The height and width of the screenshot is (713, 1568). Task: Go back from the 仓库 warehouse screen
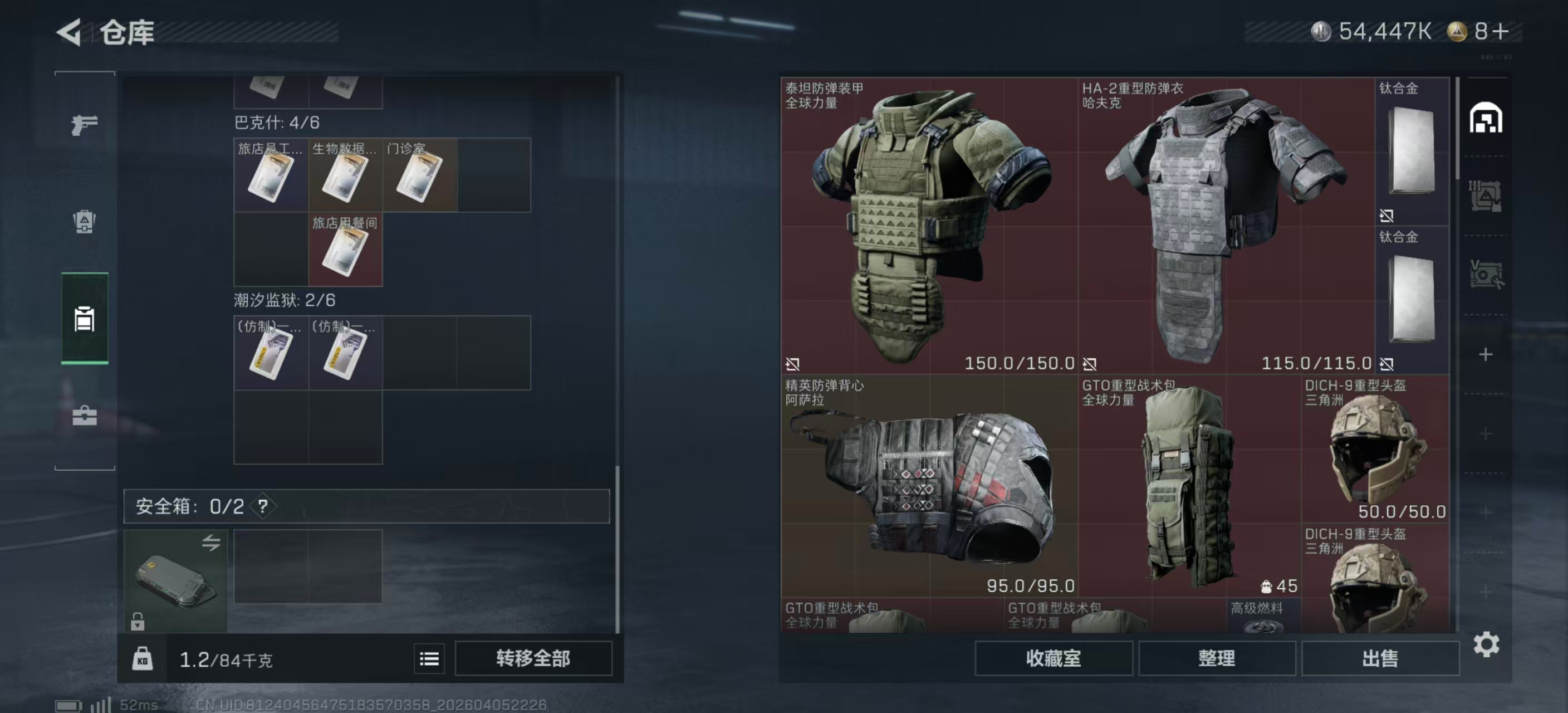(69, 32)
